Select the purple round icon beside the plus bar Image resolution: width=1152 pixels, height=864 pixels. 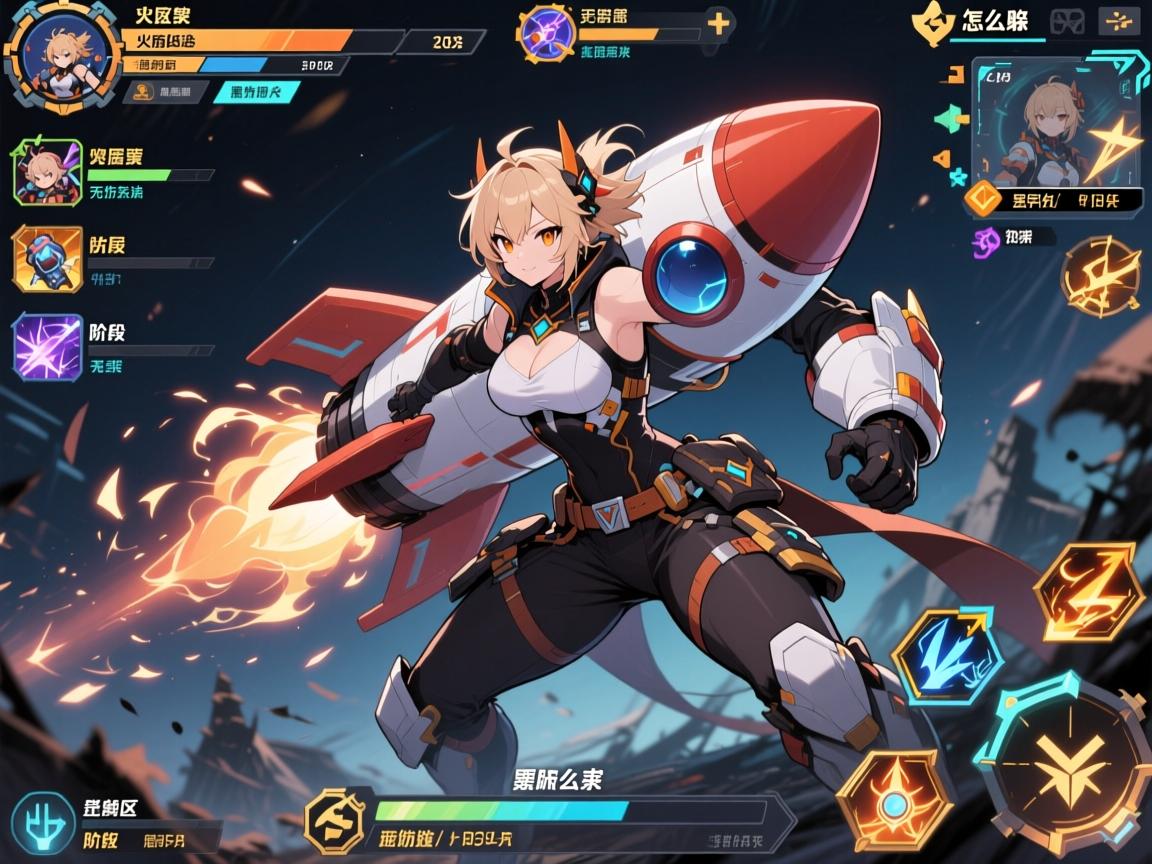point(546,34)
